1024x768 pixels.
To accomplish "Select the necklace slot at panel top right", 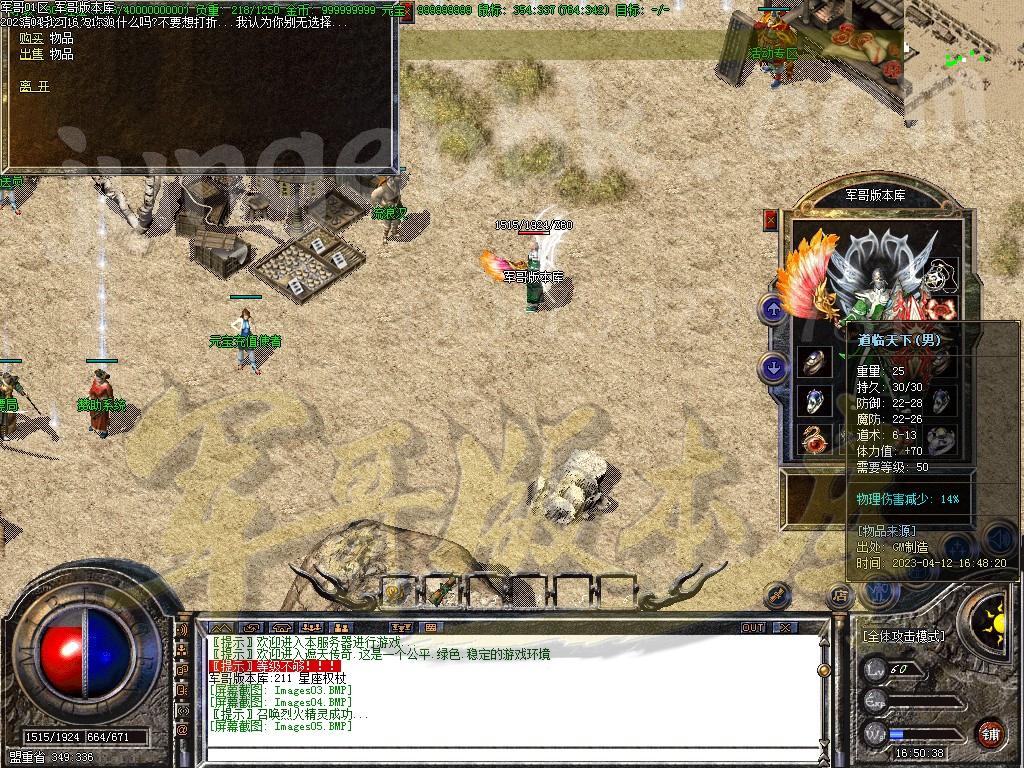I will point(940,274).
